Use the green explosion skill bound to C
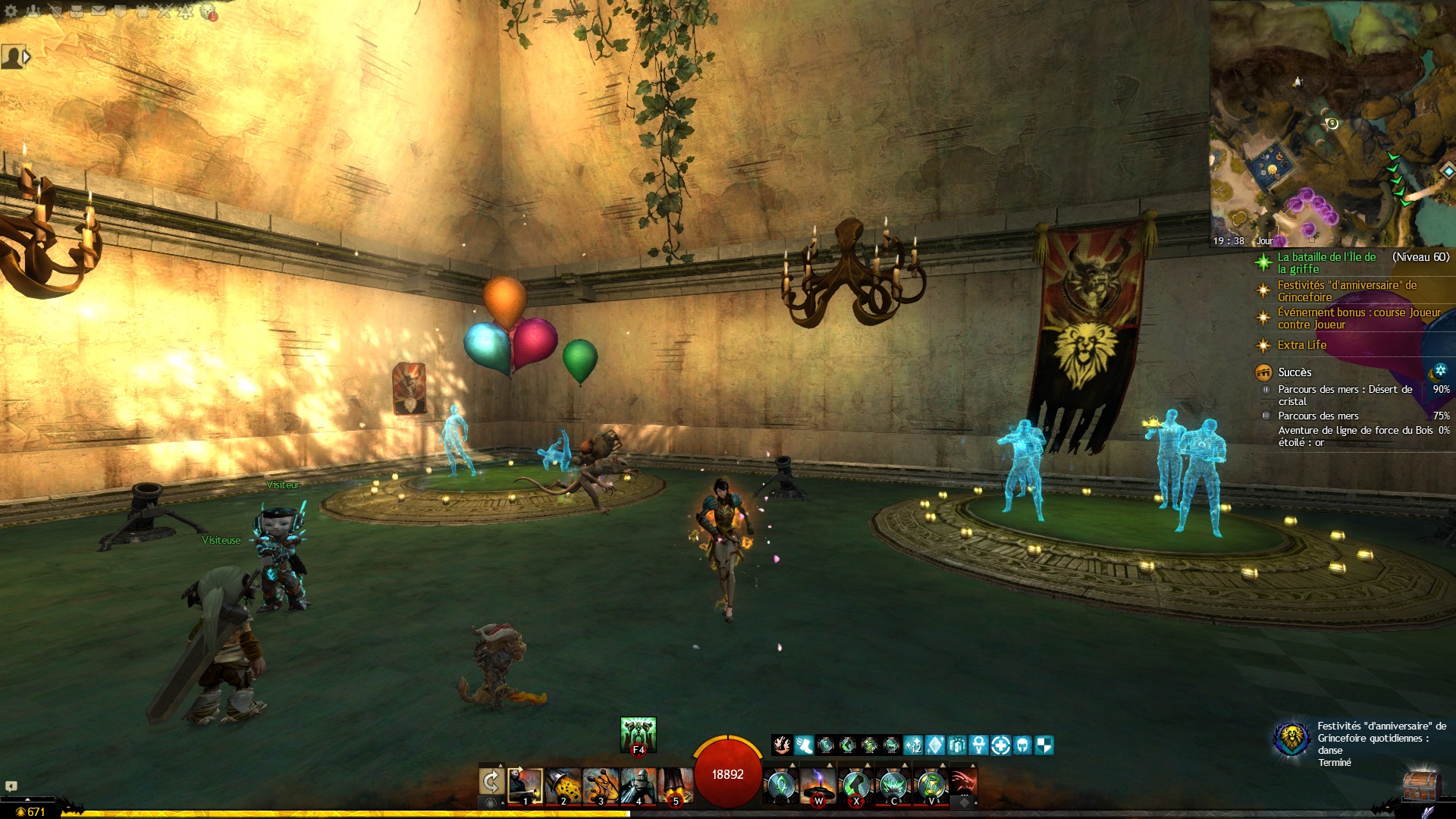 pos(895,786)
